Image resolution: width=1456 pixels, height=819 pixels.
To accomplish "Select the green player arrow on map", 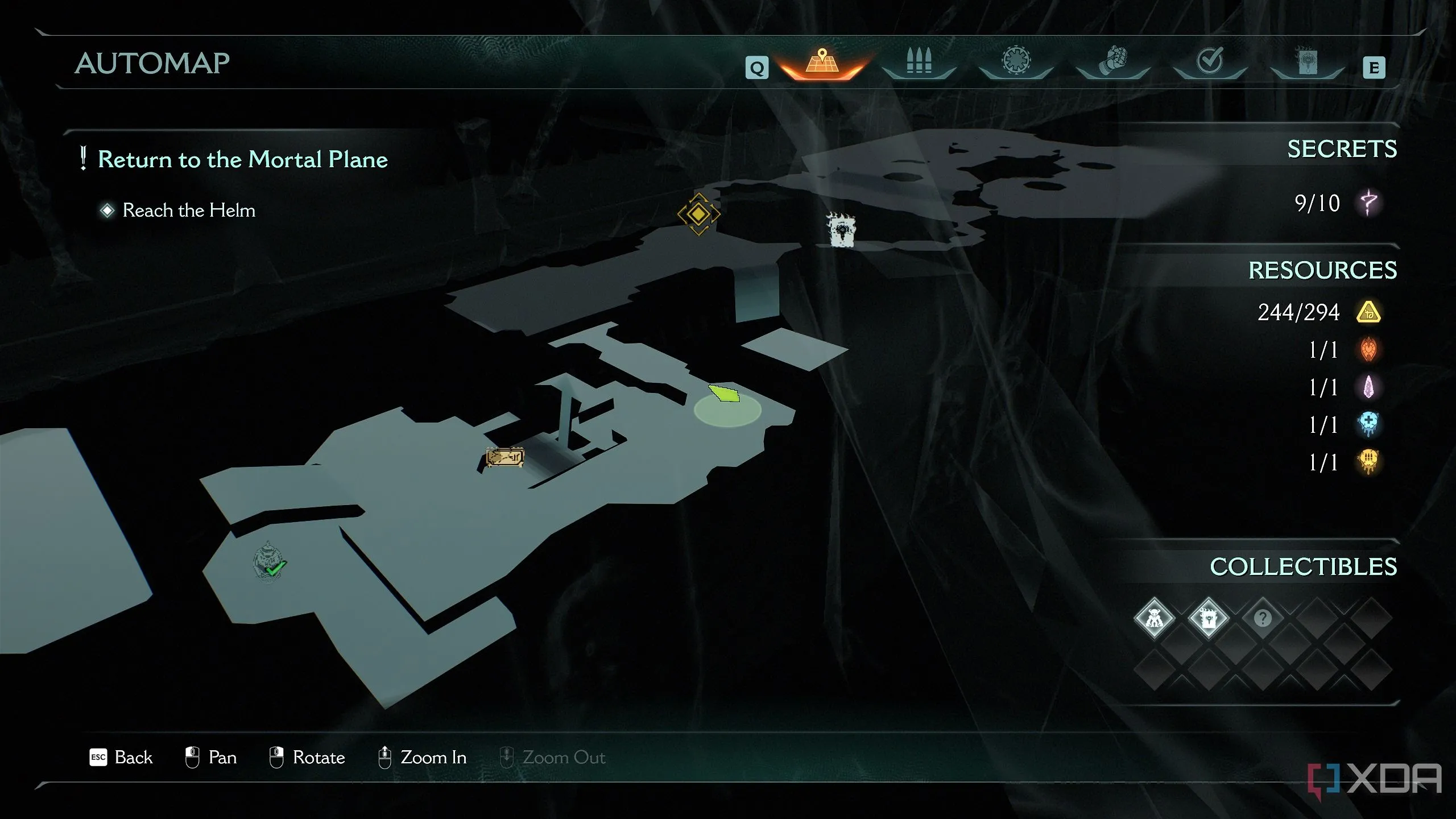I will (x=724, y=393).
